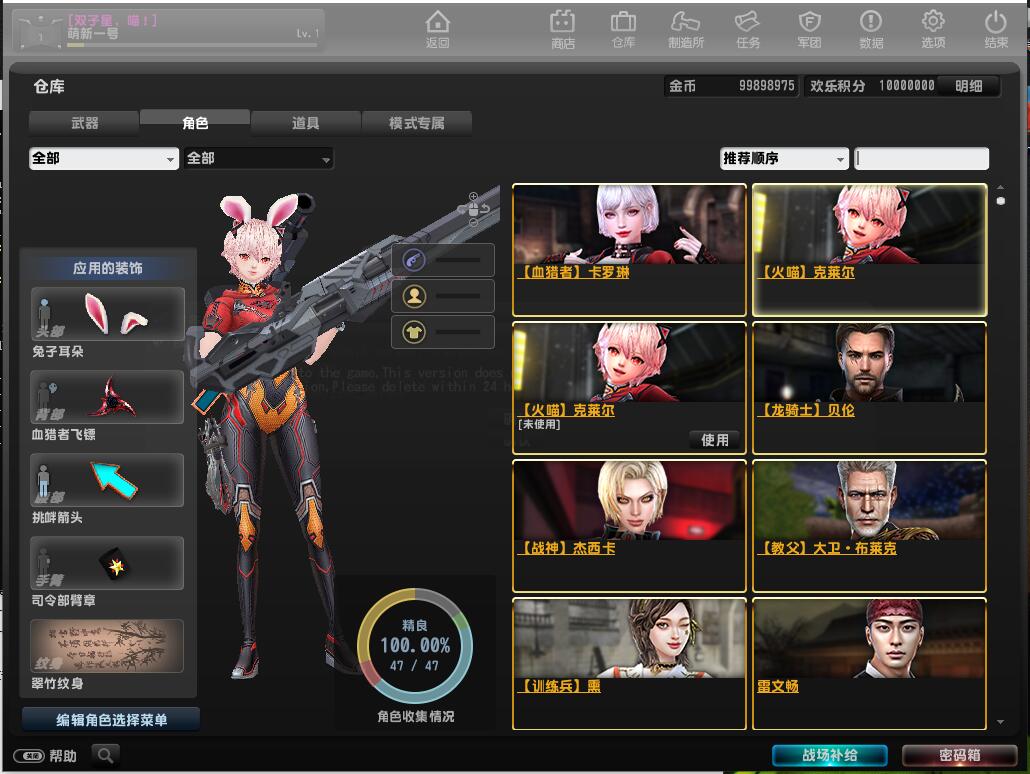Image resolution: width=1030 pixels, height=774 pixels.
Task: Click the search box beside sort dropdown
Action: click(x=921, y=158)
